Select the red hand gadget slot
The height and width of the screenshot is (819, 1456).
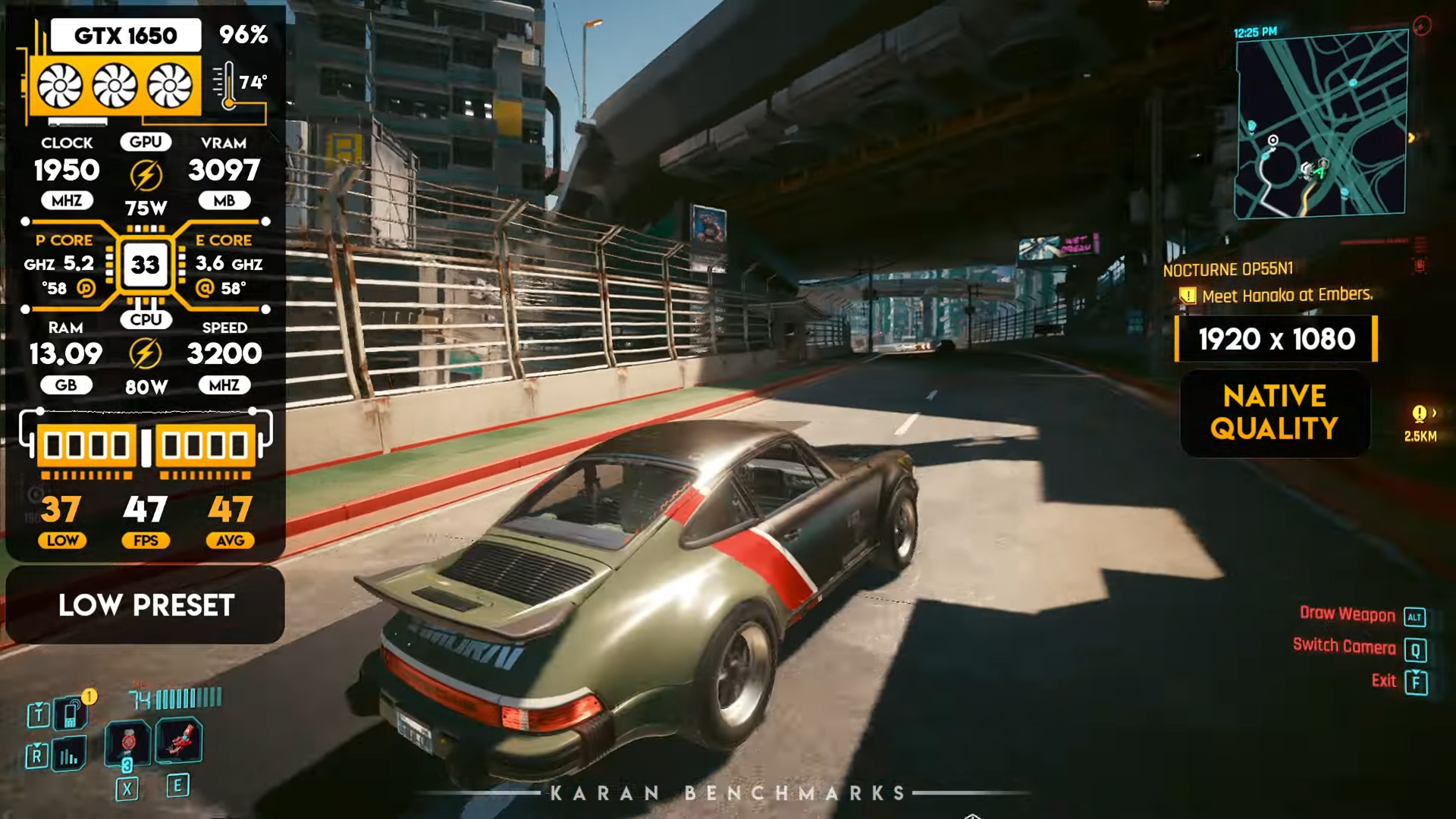click(x=180, y=740)
